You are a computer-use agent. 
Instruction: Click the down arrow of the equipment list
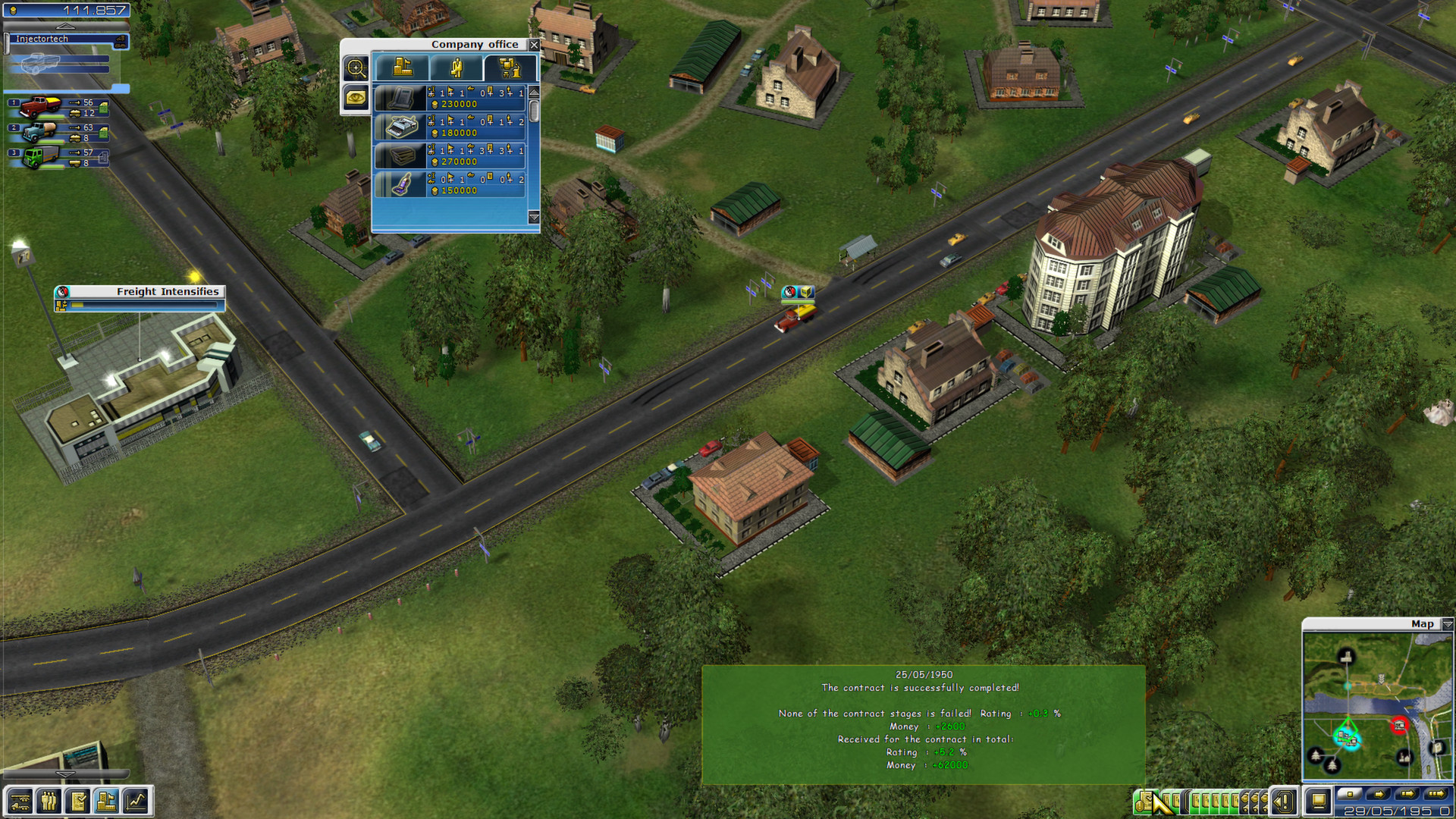pos(532,218)
